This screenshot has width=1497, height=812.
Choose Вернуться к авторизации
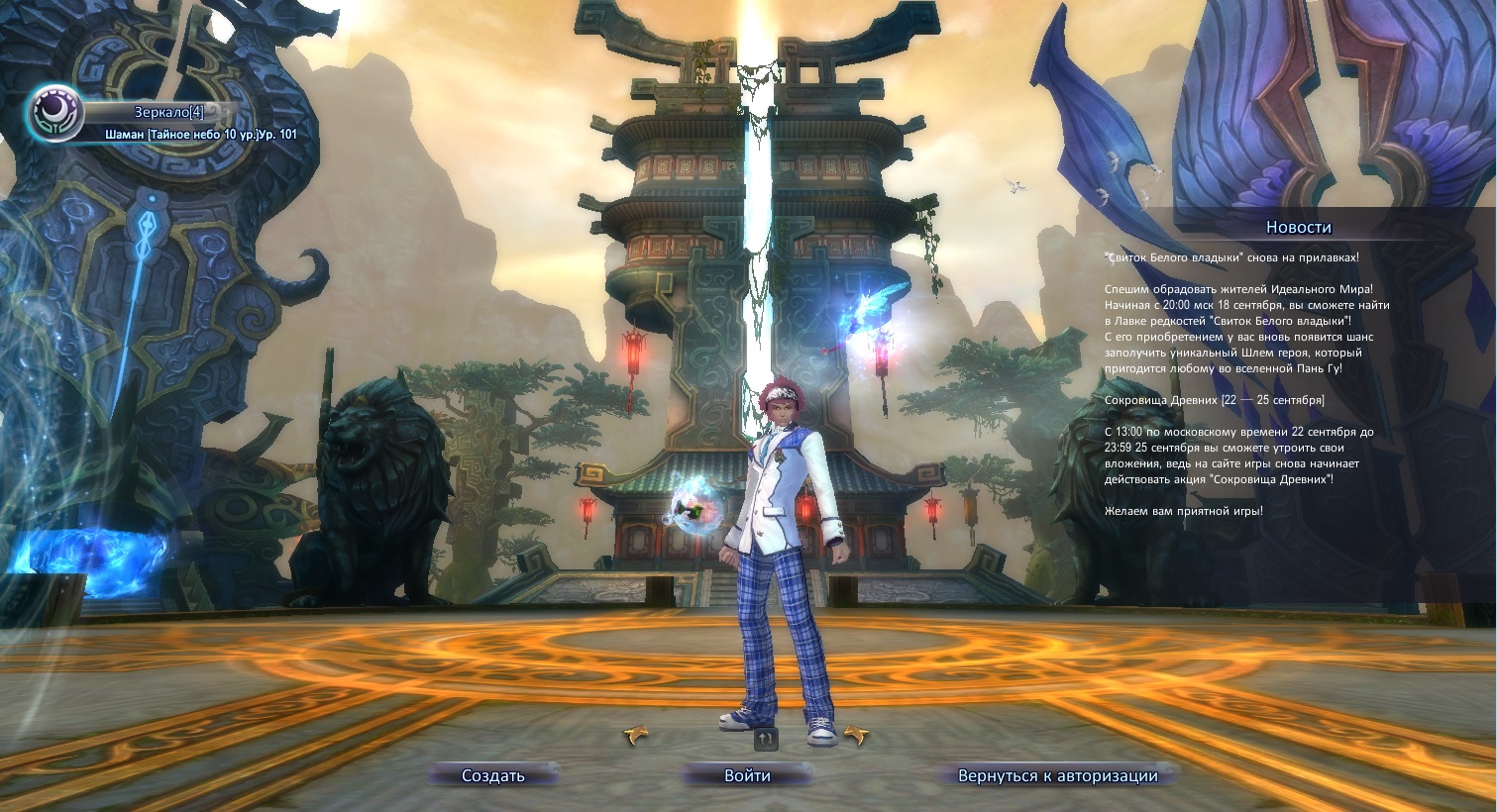pos(1057,775)
